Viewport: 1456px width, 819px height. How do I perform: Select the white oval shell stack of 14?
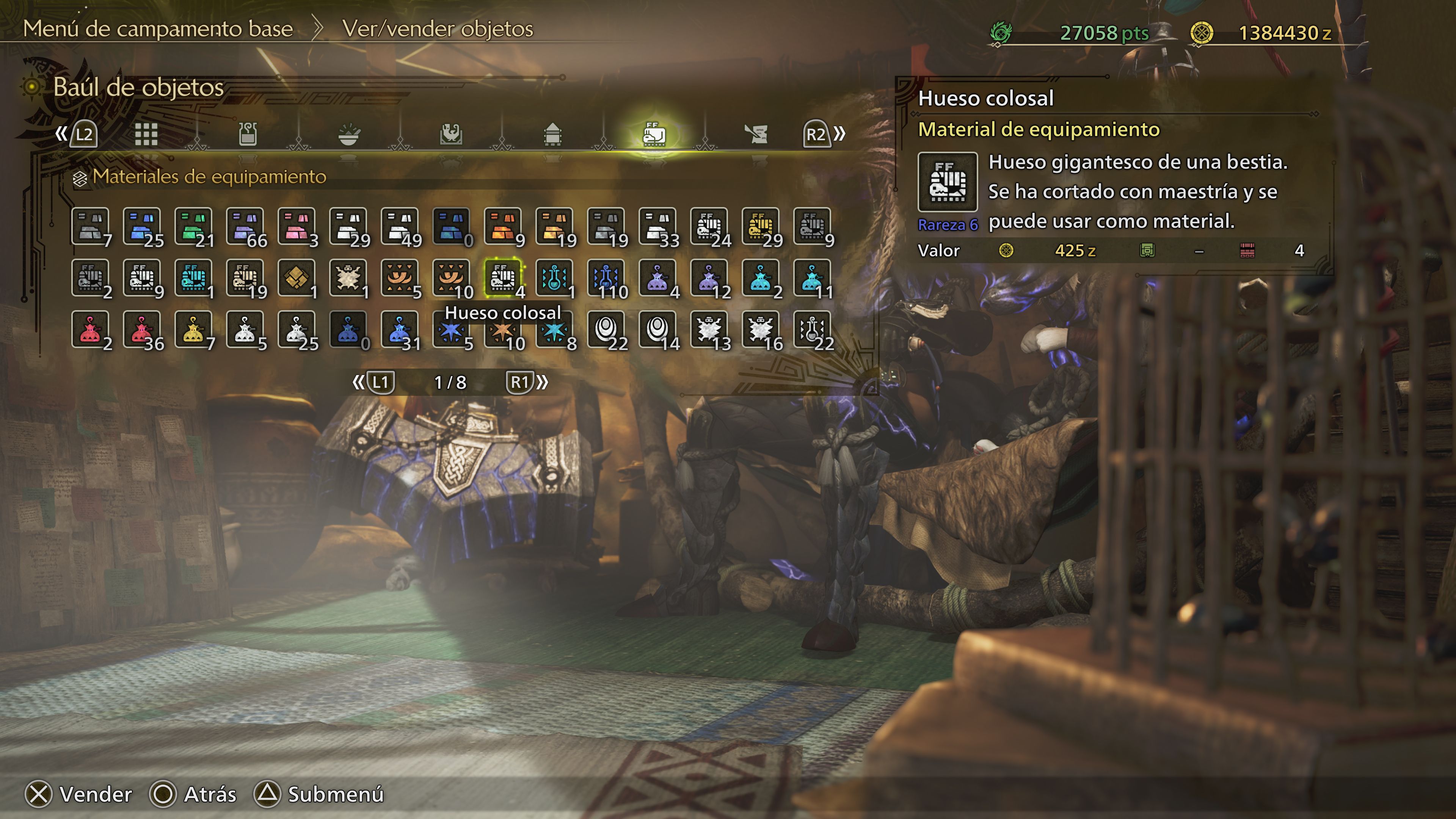click(x=657, y=329)
